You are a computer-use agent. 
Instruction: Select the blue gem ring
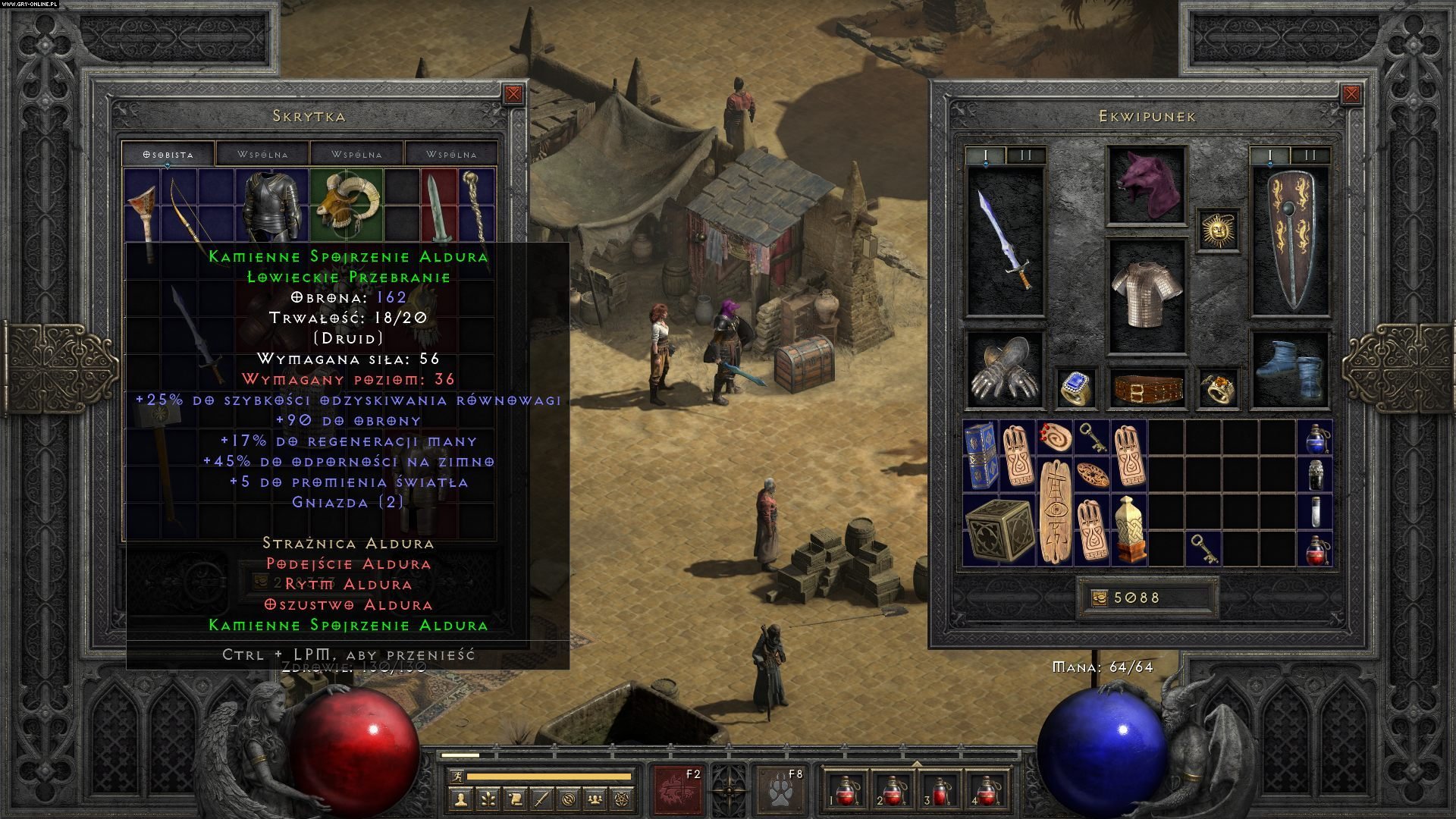[x=1075, y=388]
